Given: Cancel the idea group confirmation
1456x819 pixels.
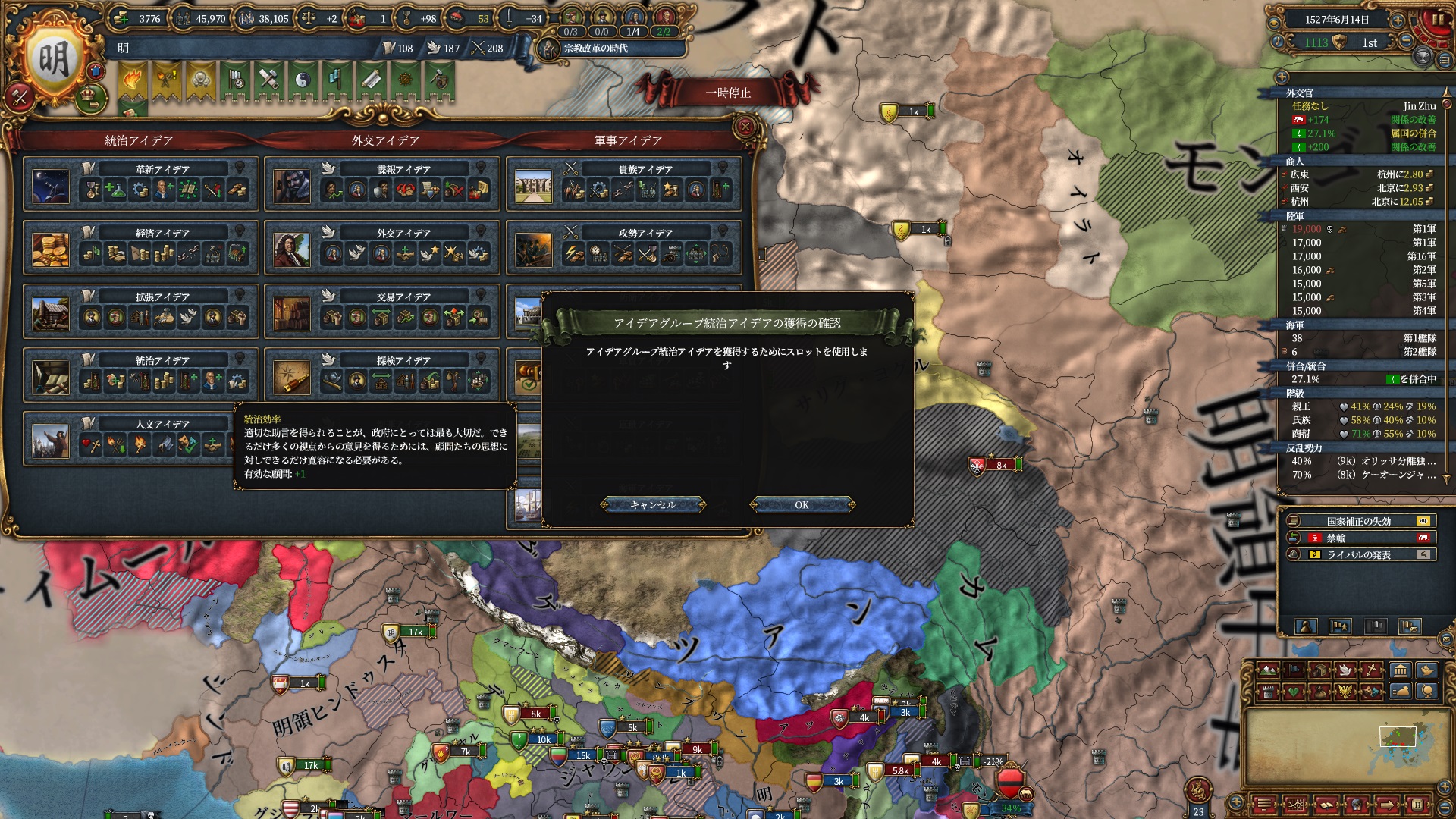Looking at the screenshot, I should (x=652, y=505).
